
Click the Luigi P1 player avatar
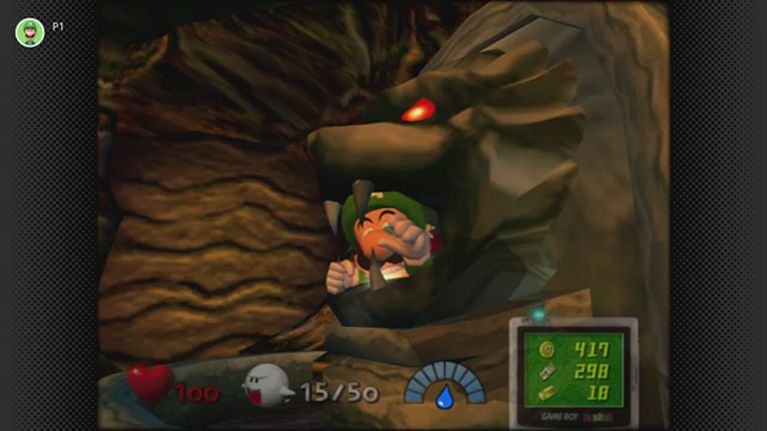point(30,32)
